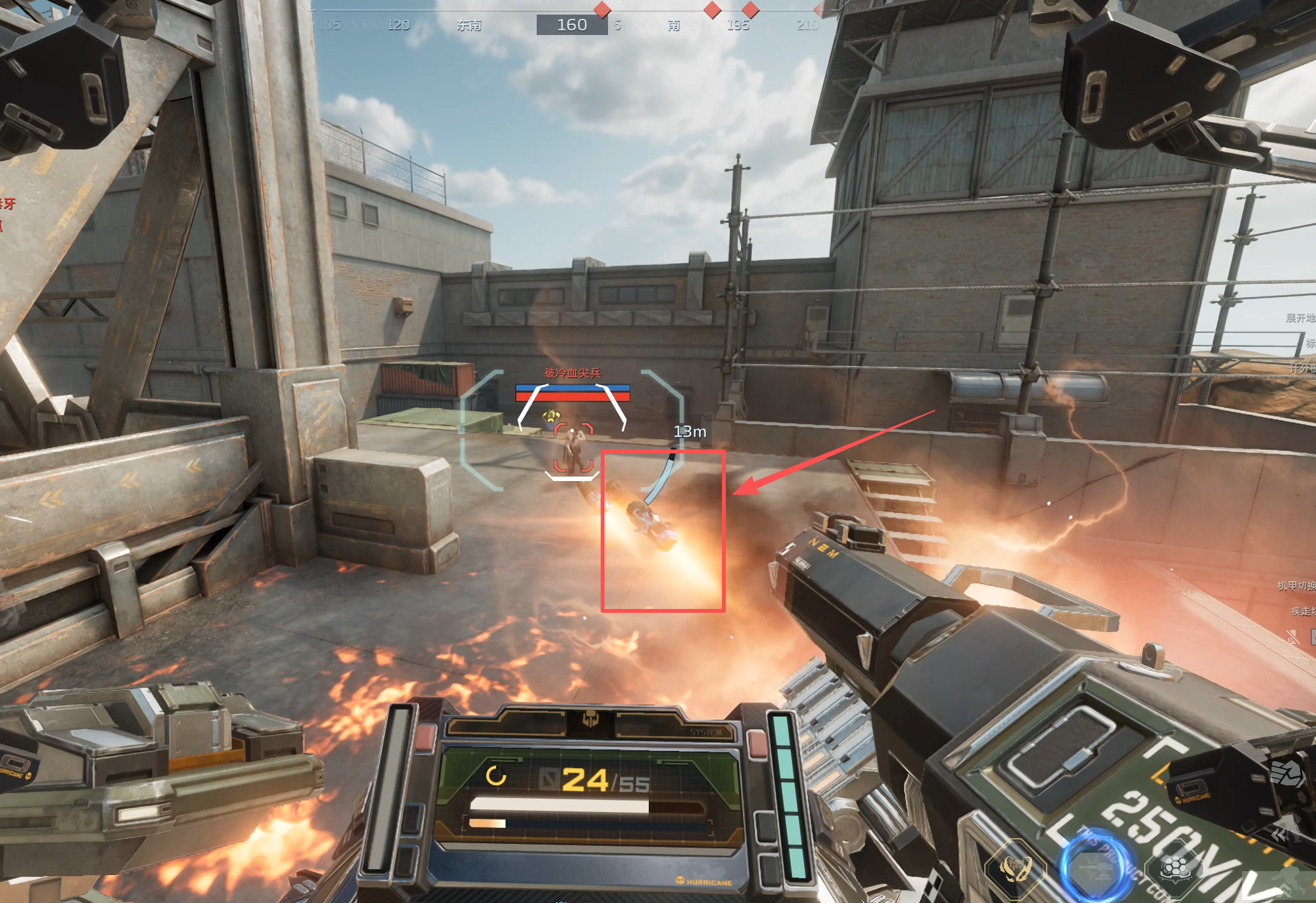This screenshot has width=1316, height=903.
Task: Trigger the turret ability with blue ring
Action: (x=1094, y=867)
